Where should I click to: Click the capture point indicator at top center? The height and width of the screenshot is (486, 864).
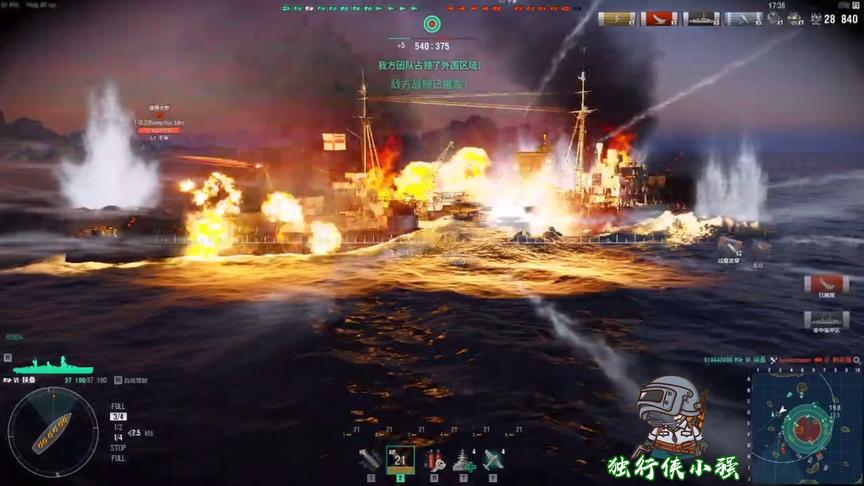432,23
